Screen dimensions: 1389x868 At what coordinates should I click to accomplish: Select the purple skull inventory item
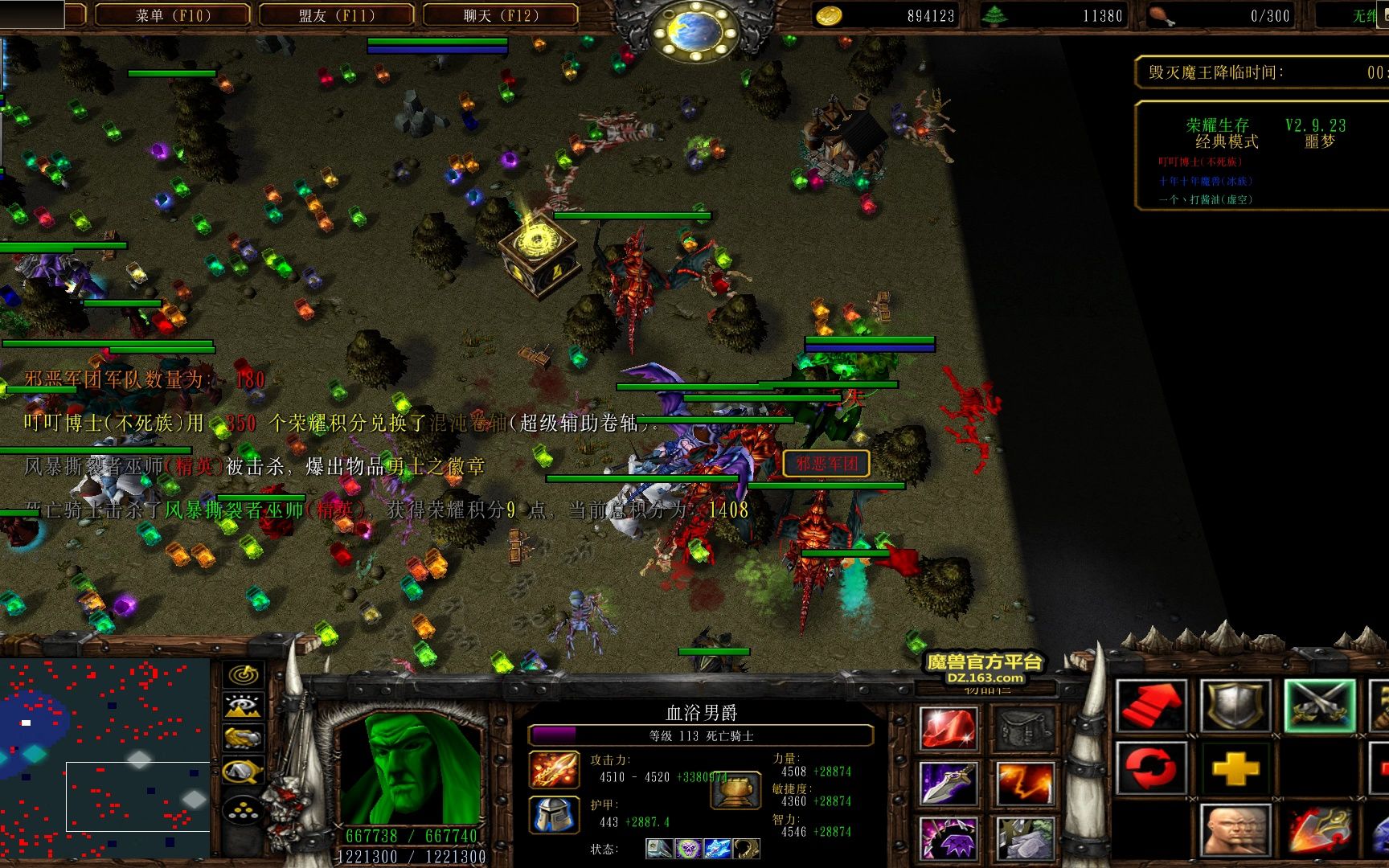click(x=949, y=837)
